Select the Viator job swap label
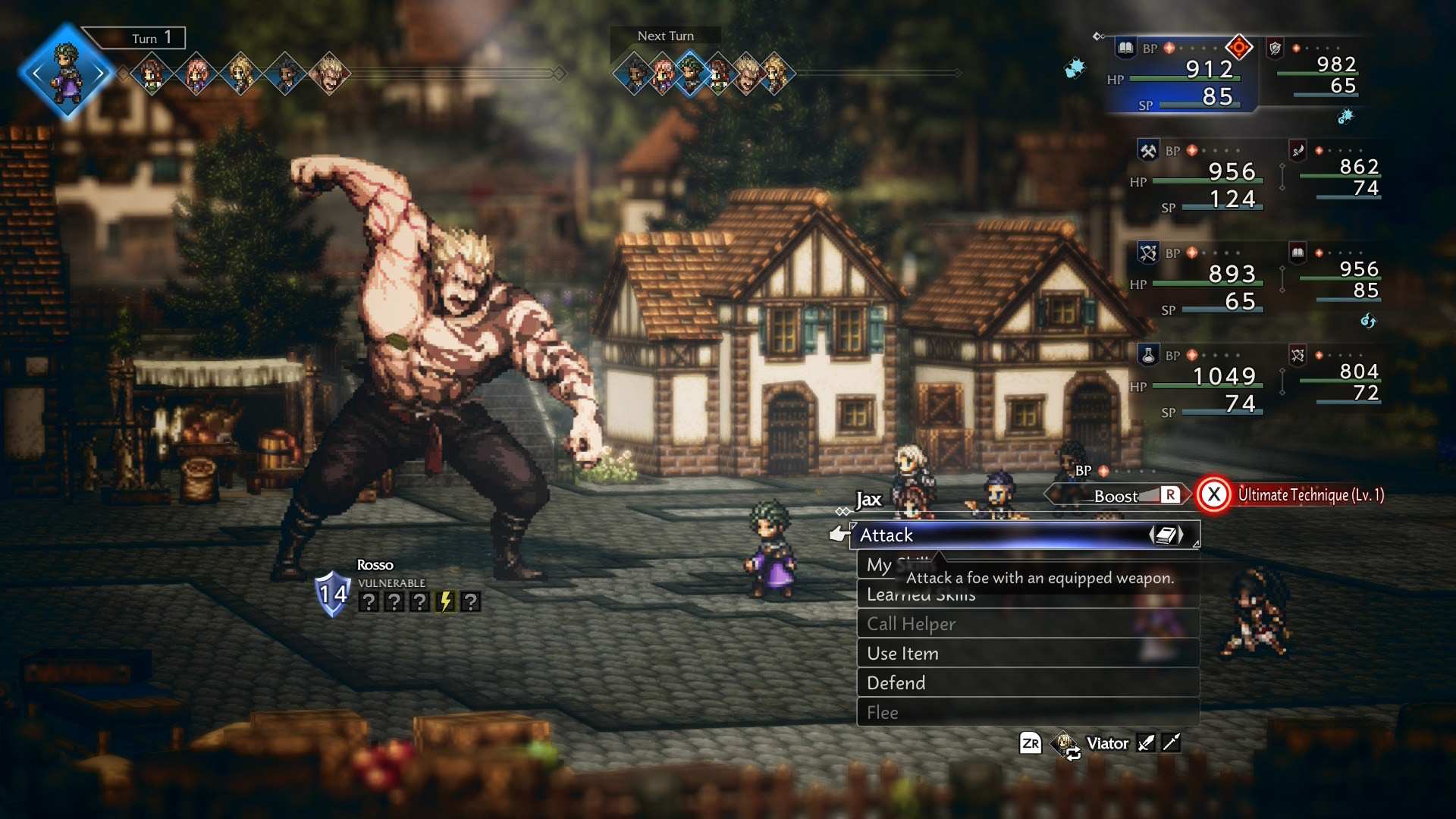Viewport: 1456px width, 819px height. (1106, 744)
